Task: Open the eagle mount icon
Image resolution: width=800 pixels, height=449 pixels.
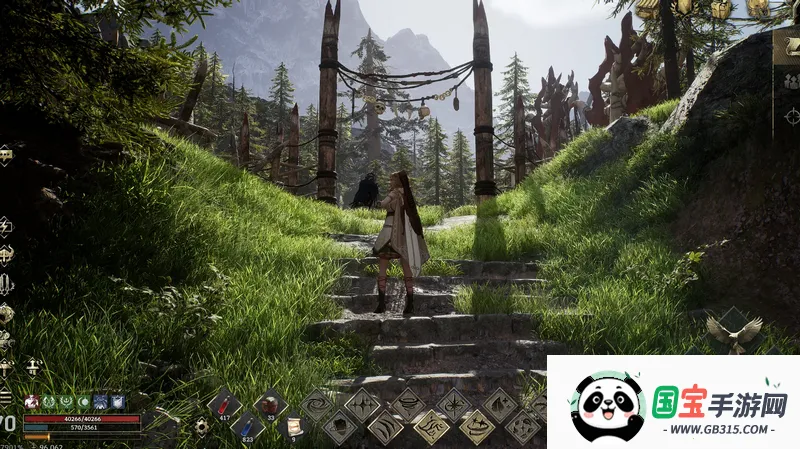Action: point(733,331)
